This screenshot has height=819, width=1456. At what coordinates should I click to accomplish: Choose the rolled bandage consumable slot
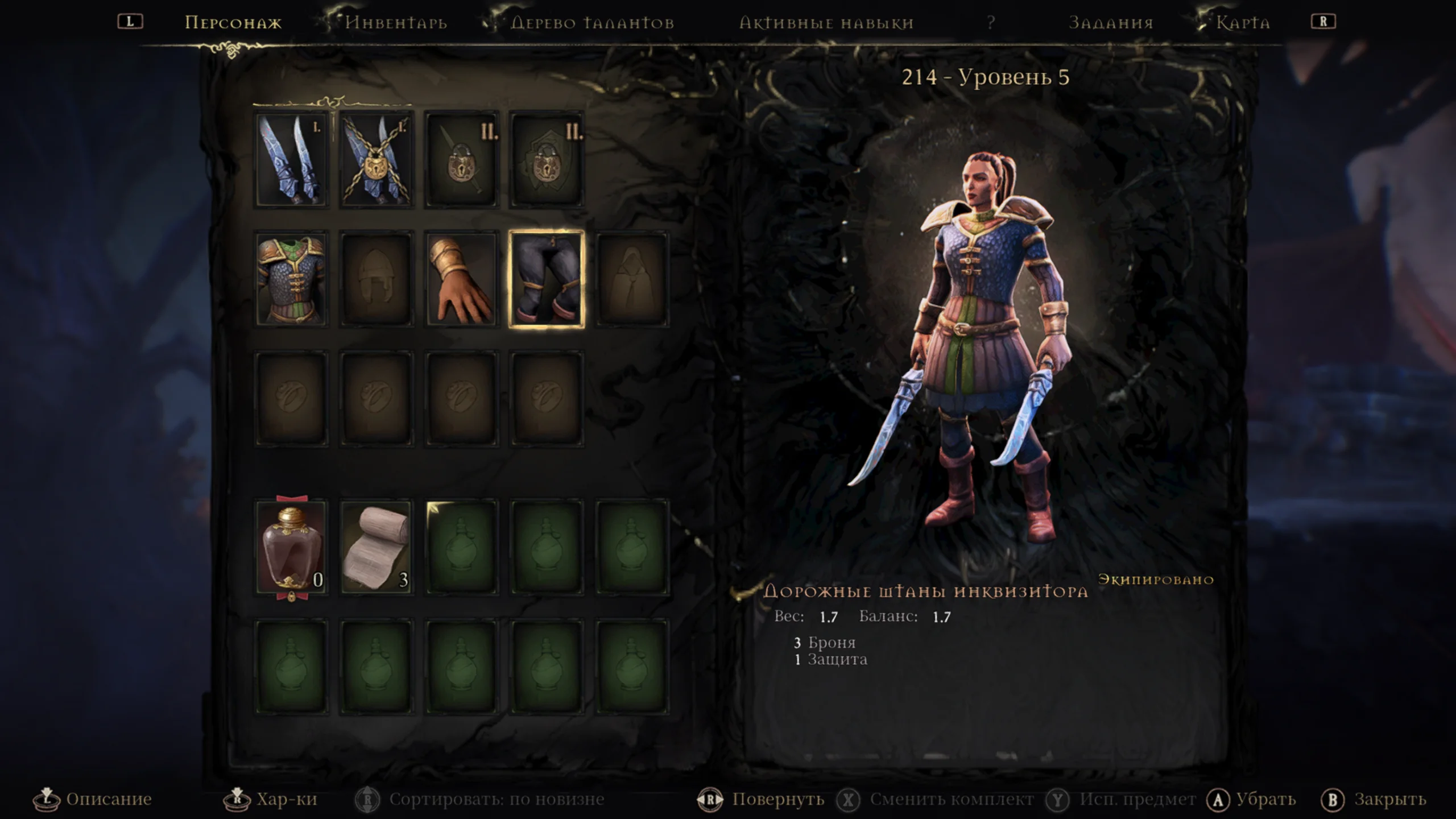[377, 548]
